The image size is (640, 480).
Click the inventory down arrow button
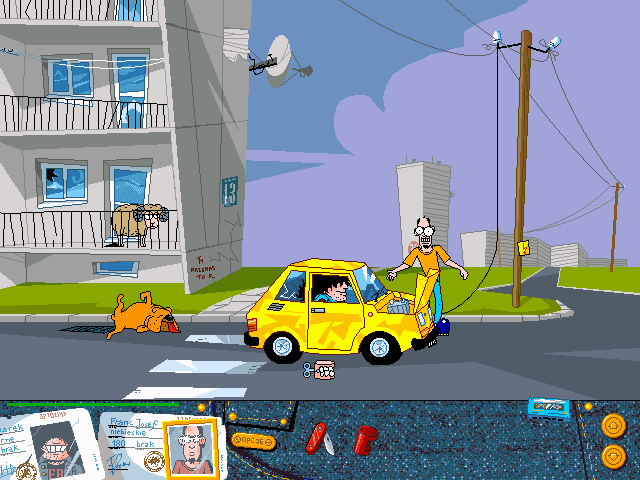tap(613, 457)
